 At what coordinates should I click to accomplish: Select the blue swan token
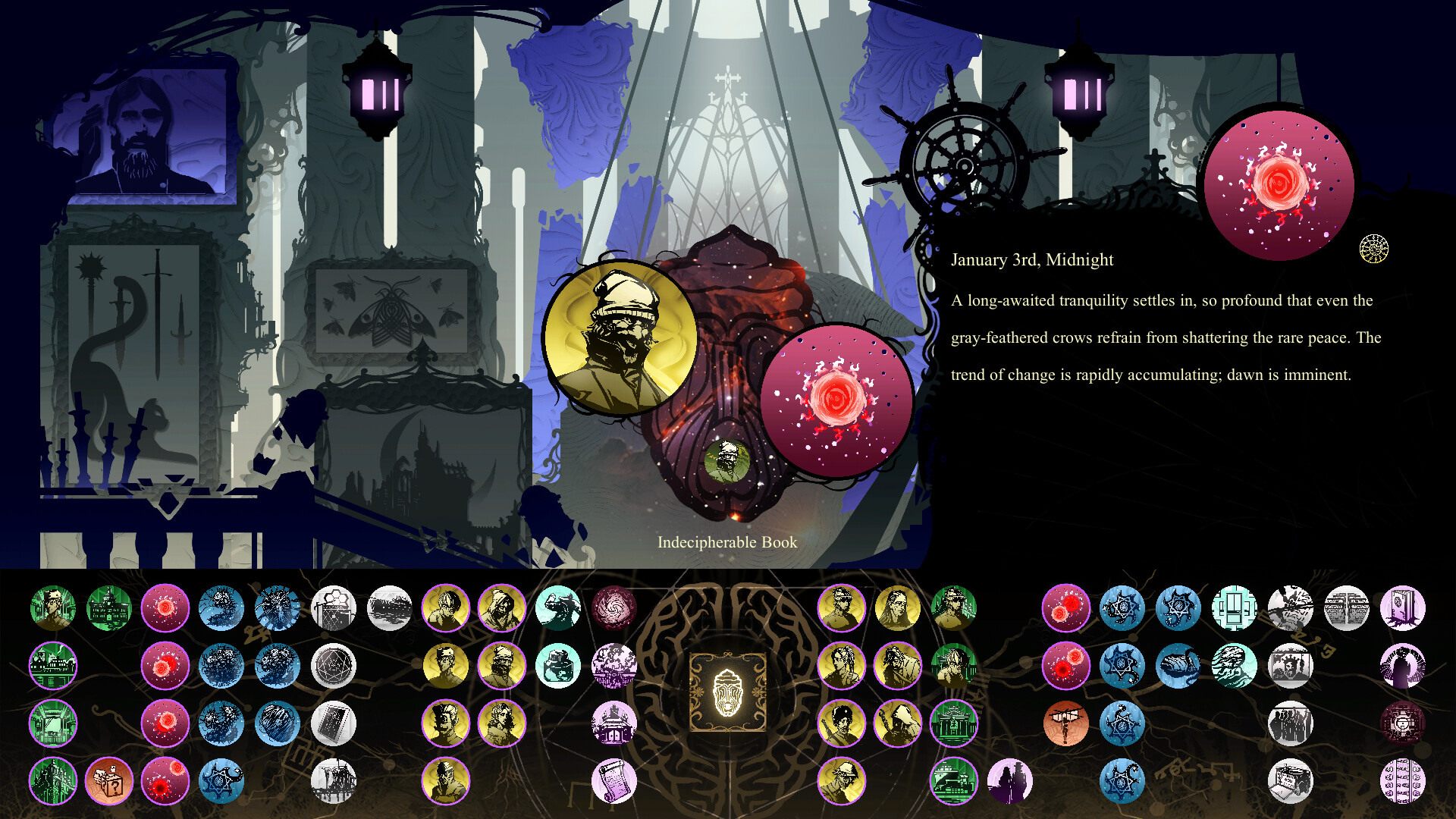click(x=1178, y=666)
